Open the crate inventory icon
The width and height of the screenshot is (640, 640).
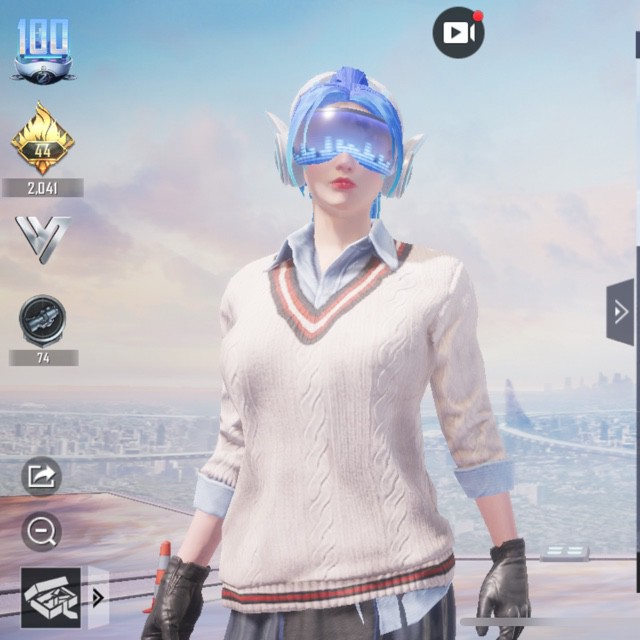tap(51, 597)
